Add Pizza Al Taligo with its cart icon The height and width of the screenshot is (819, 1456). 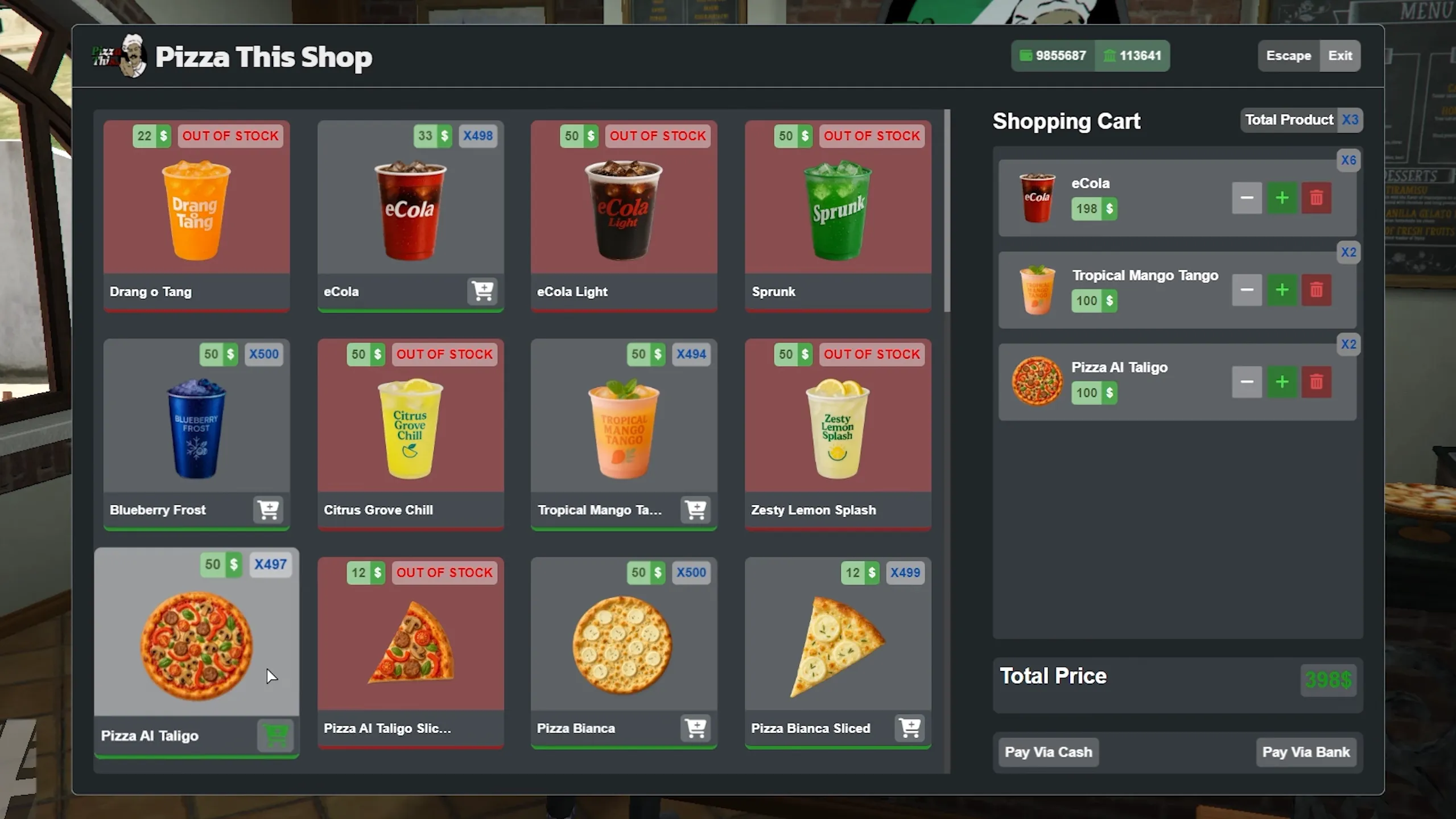tap(276, 735)
